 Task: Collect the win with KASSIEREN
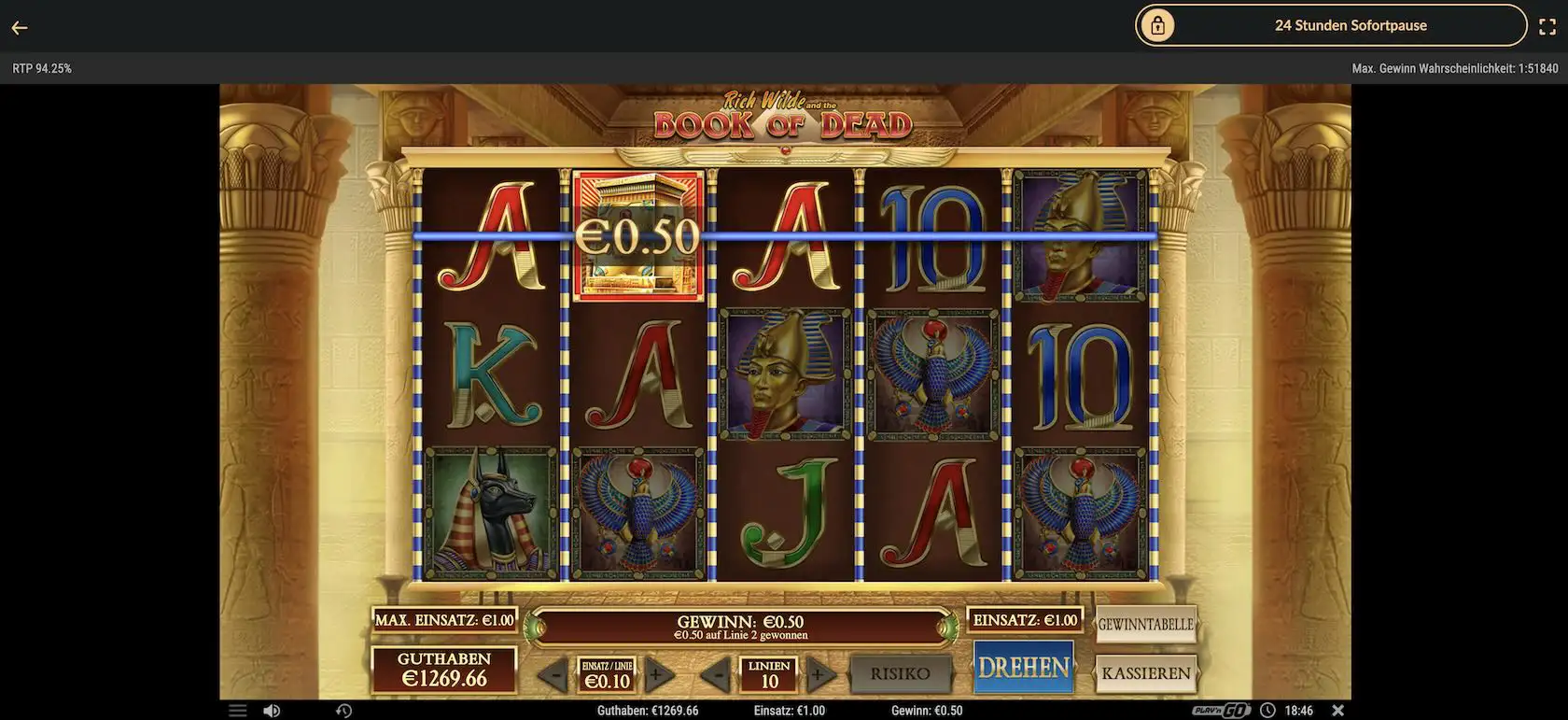1145,672
